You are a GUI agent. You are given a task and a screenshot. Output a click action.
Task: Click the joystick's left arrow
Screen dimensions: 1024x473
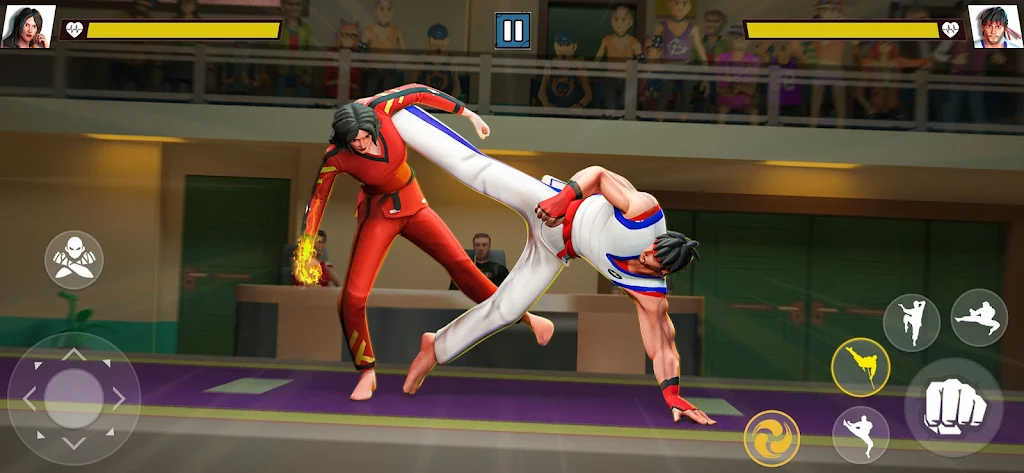(x=28, y=398)
